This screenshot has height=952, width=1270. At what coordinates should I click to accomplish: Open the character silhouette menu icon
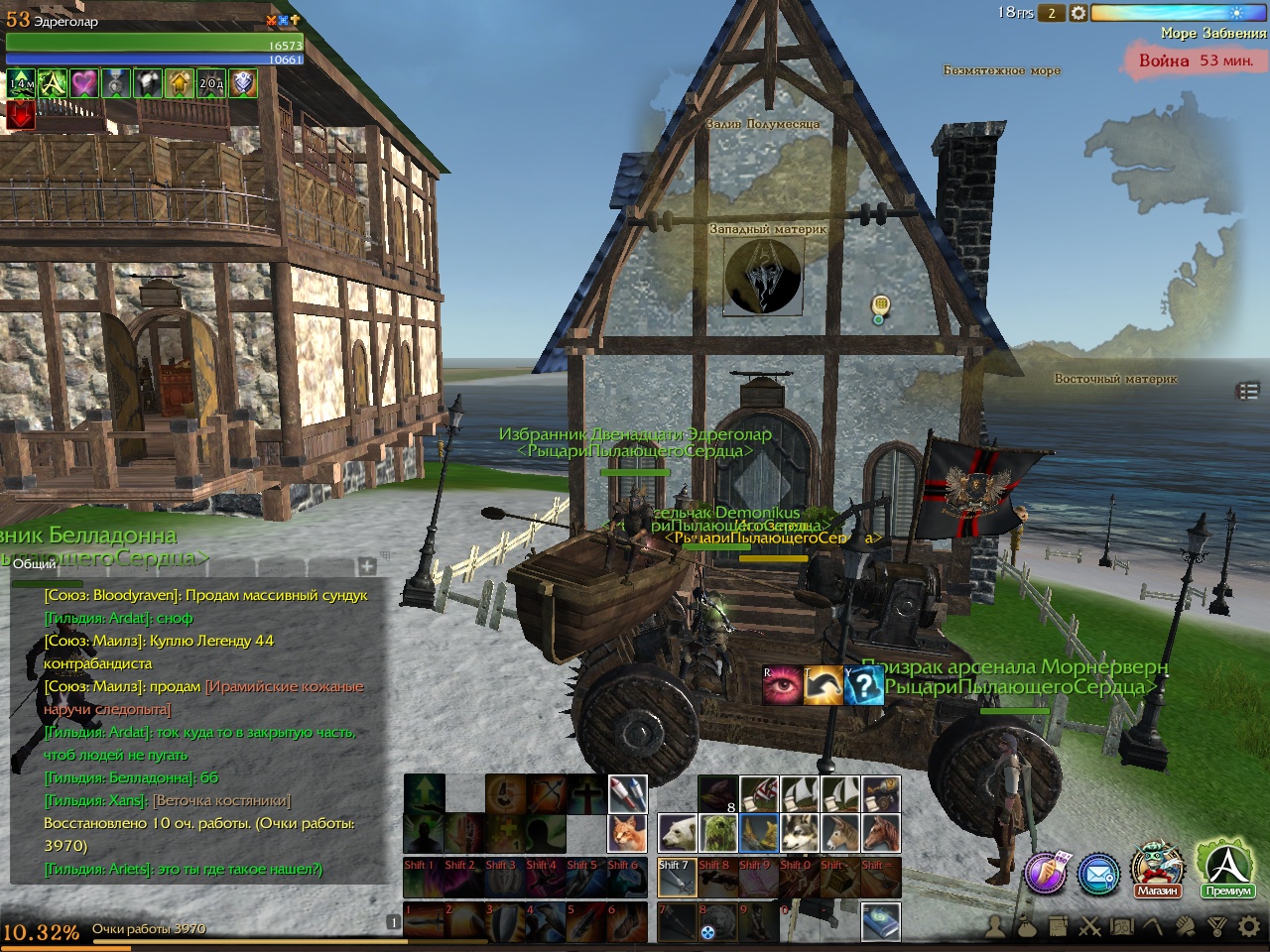[x=994, y=927]
